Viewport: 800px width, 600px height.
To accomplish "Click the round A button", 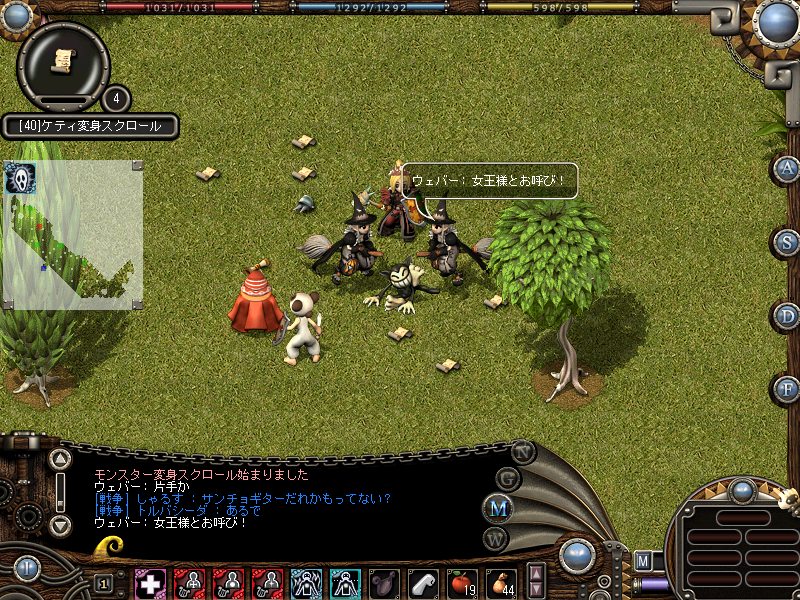I will 787,168.
